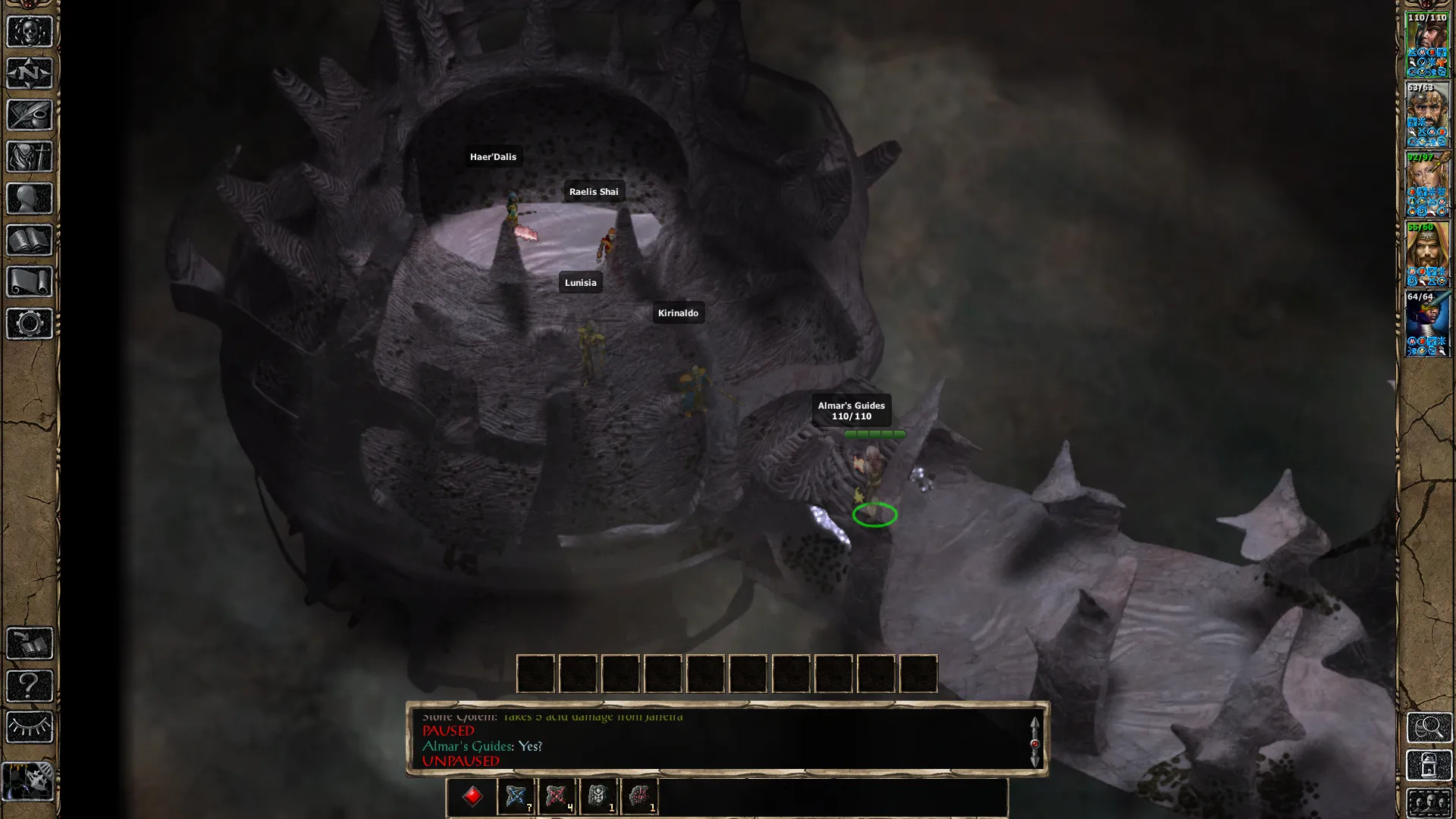Toggle the padlock button below the magnifier
Image resolution: width=1456 pixels, height=819 pixels.
(1429, 766)
